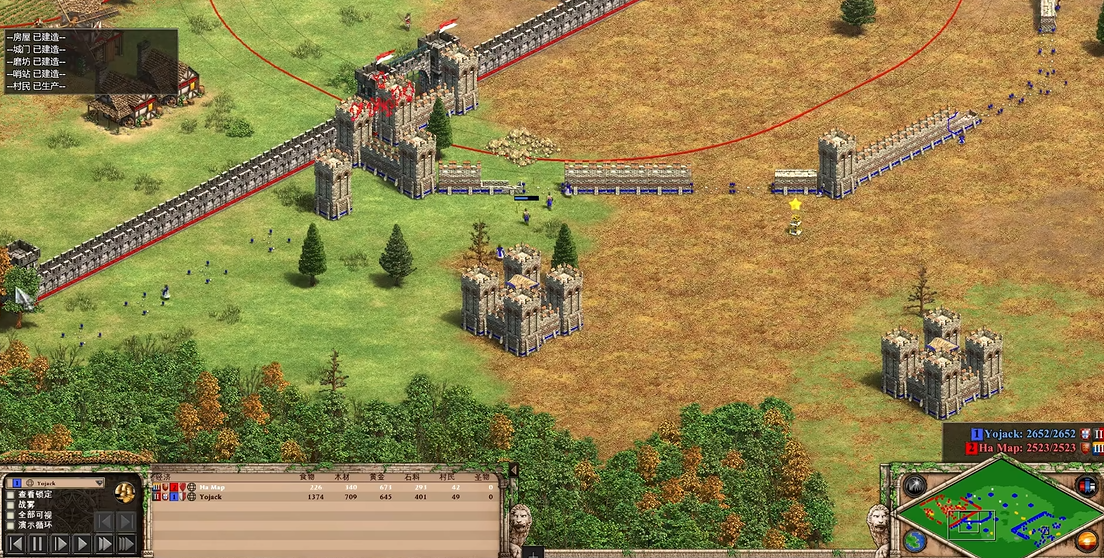
Task: Click the red-and-blue banners minimap button
Action: coord(1086,486)
